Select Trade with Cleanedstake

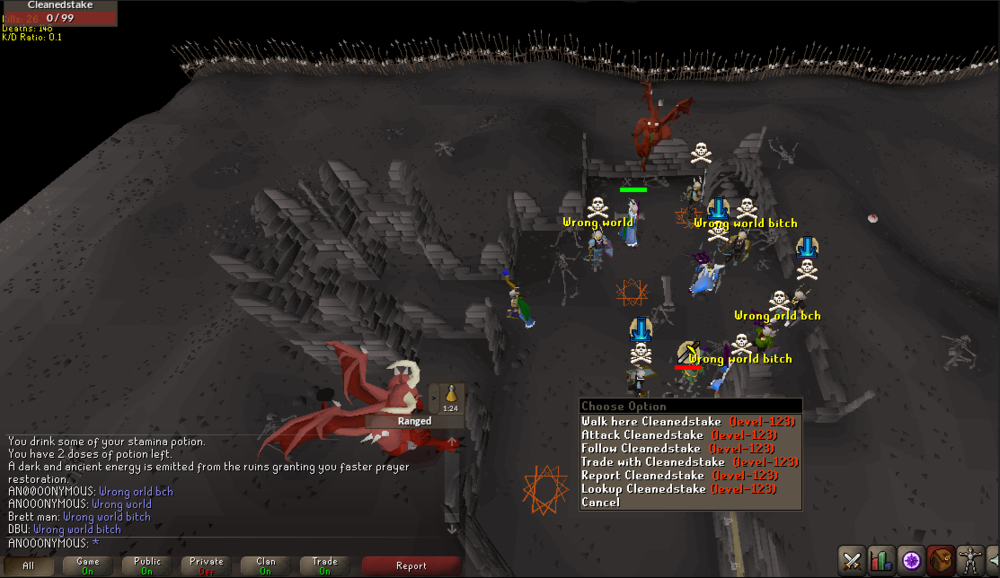[x=688, y=462]
